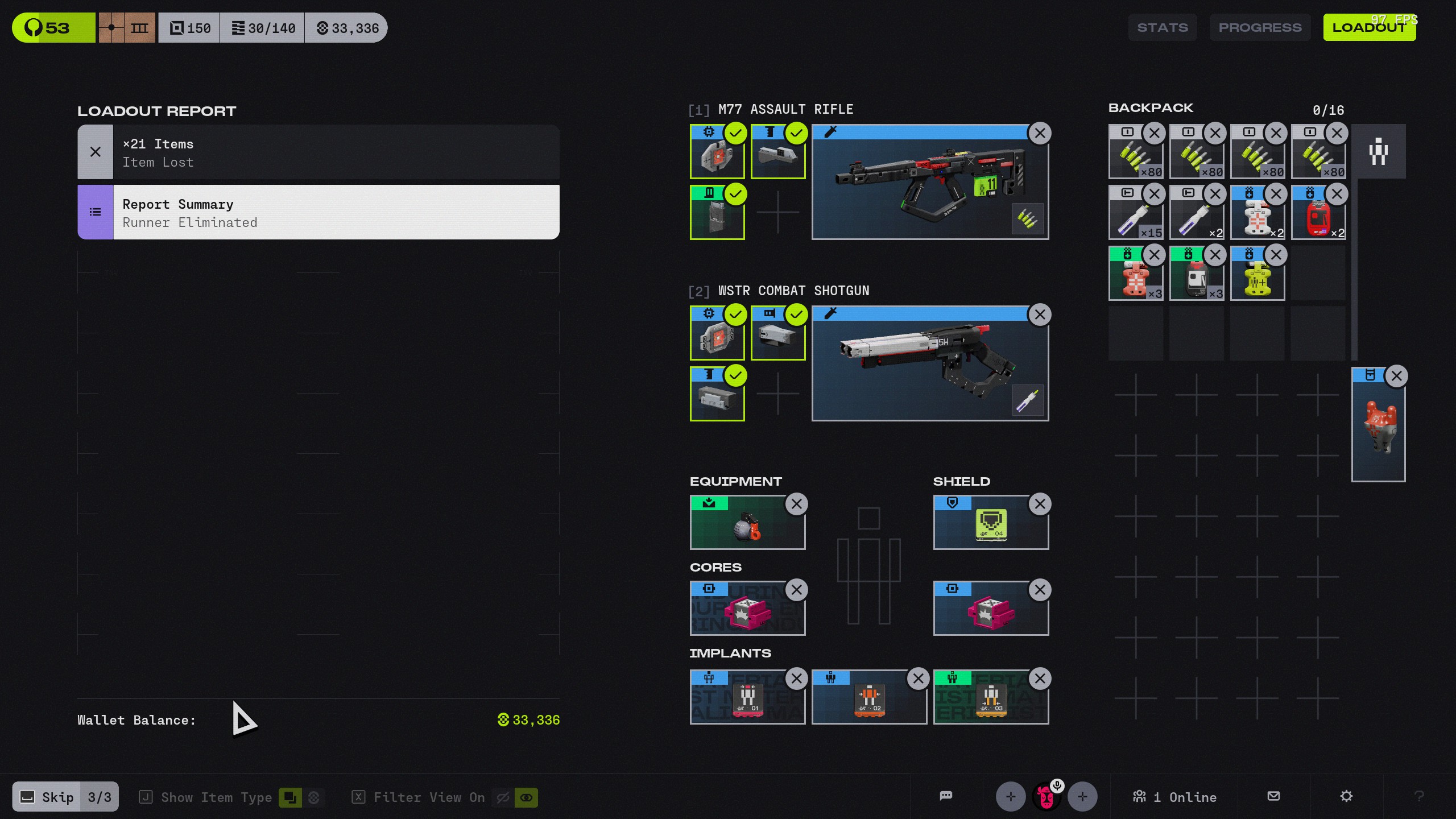The image size is (1456, 819).
Task: Open the chat bubble icon
Action: tap(946, 796)
